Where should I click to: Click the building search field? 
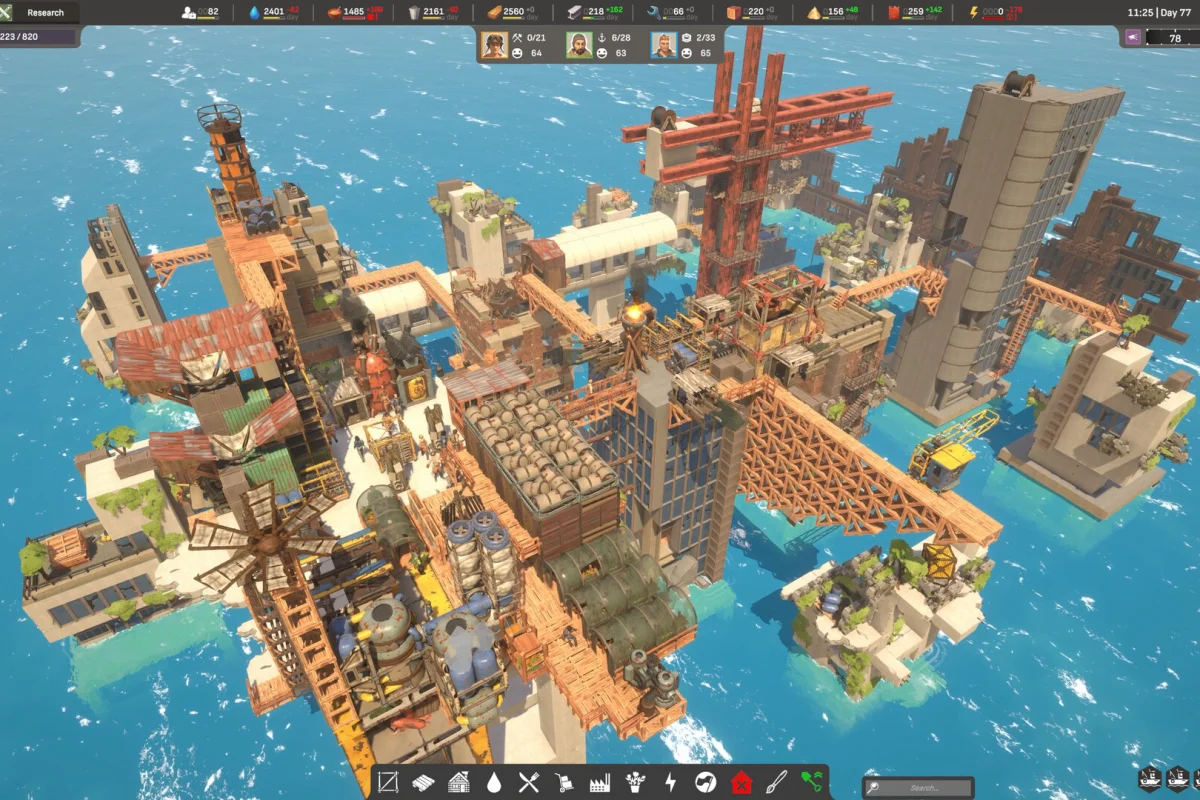tap(918, 788)
